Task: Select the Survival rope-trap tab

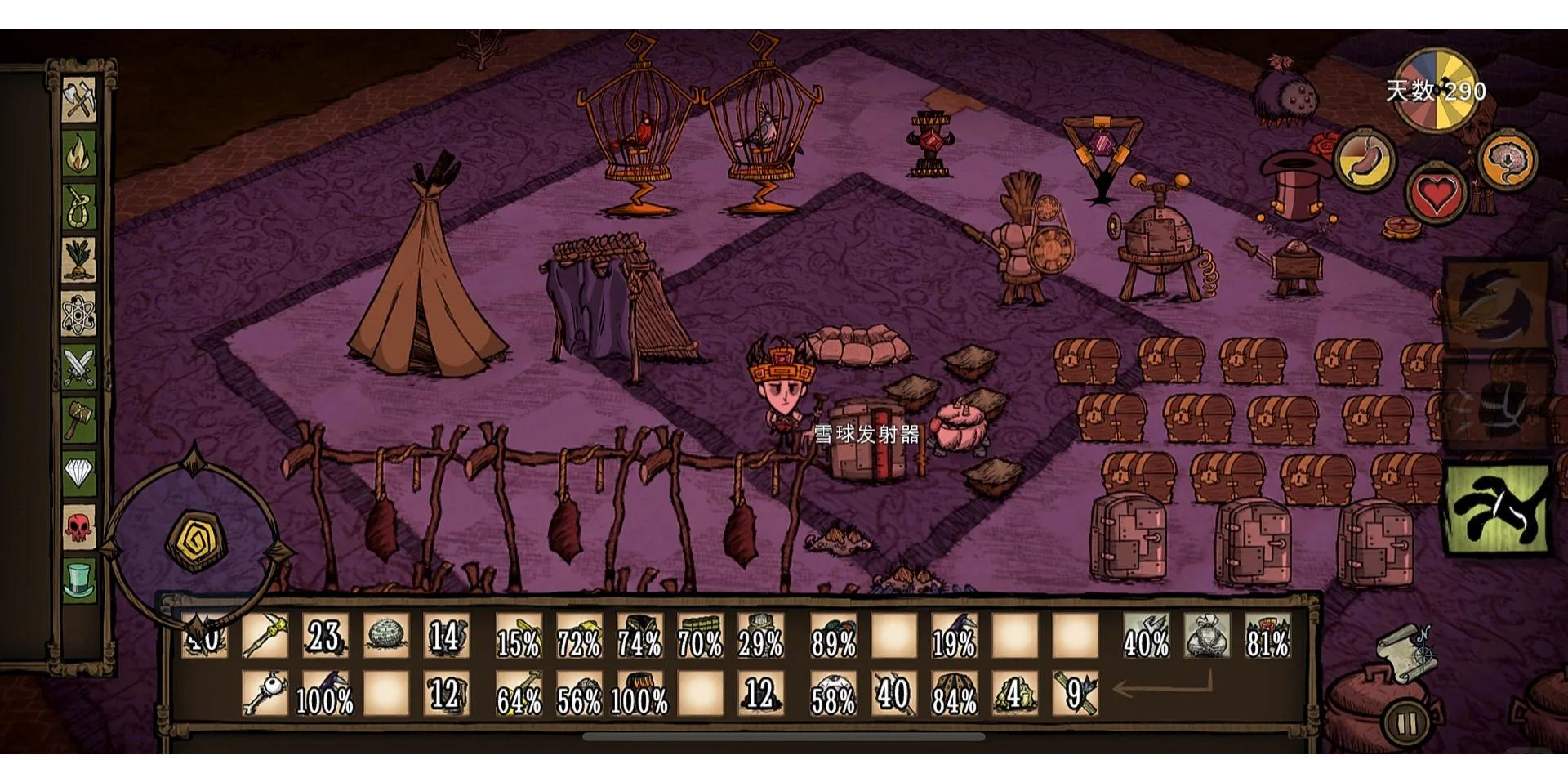Action: [x=79, y=206]
